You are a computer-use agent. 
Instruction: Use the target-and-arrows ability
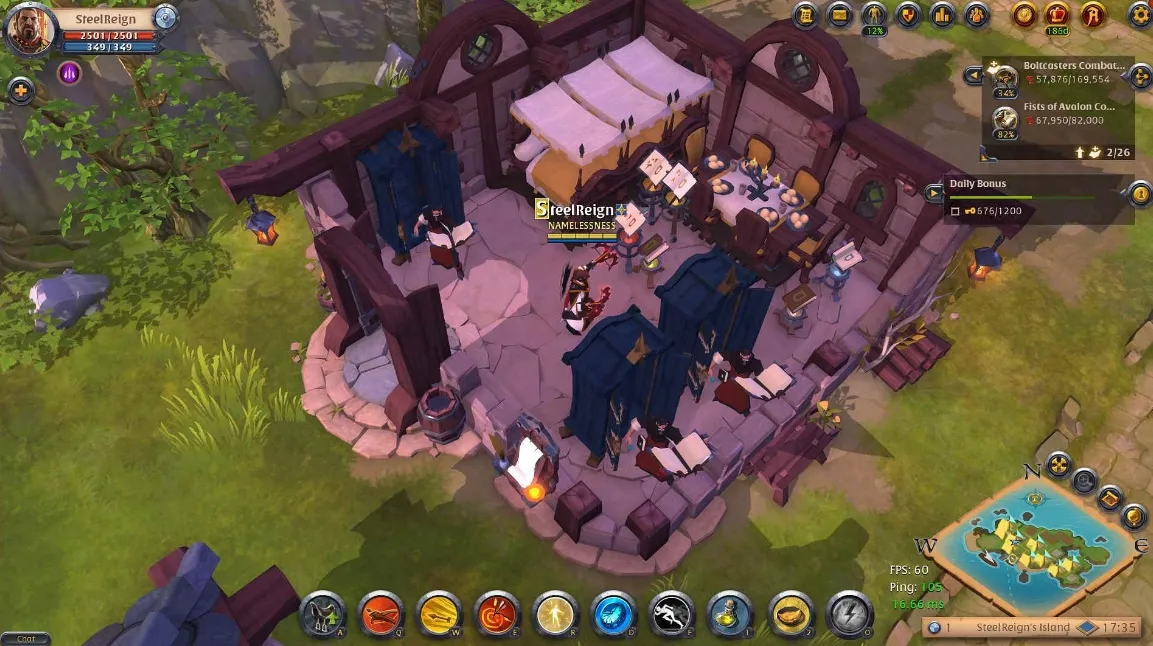(497, 613)
